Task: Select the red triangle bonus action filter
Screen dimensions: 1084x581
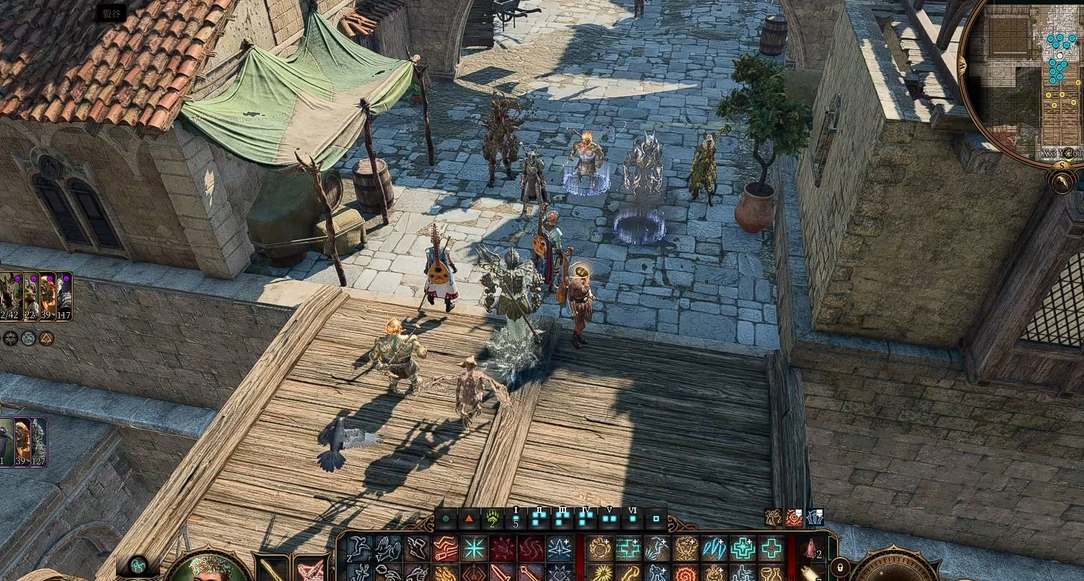Action: point(469,519)
